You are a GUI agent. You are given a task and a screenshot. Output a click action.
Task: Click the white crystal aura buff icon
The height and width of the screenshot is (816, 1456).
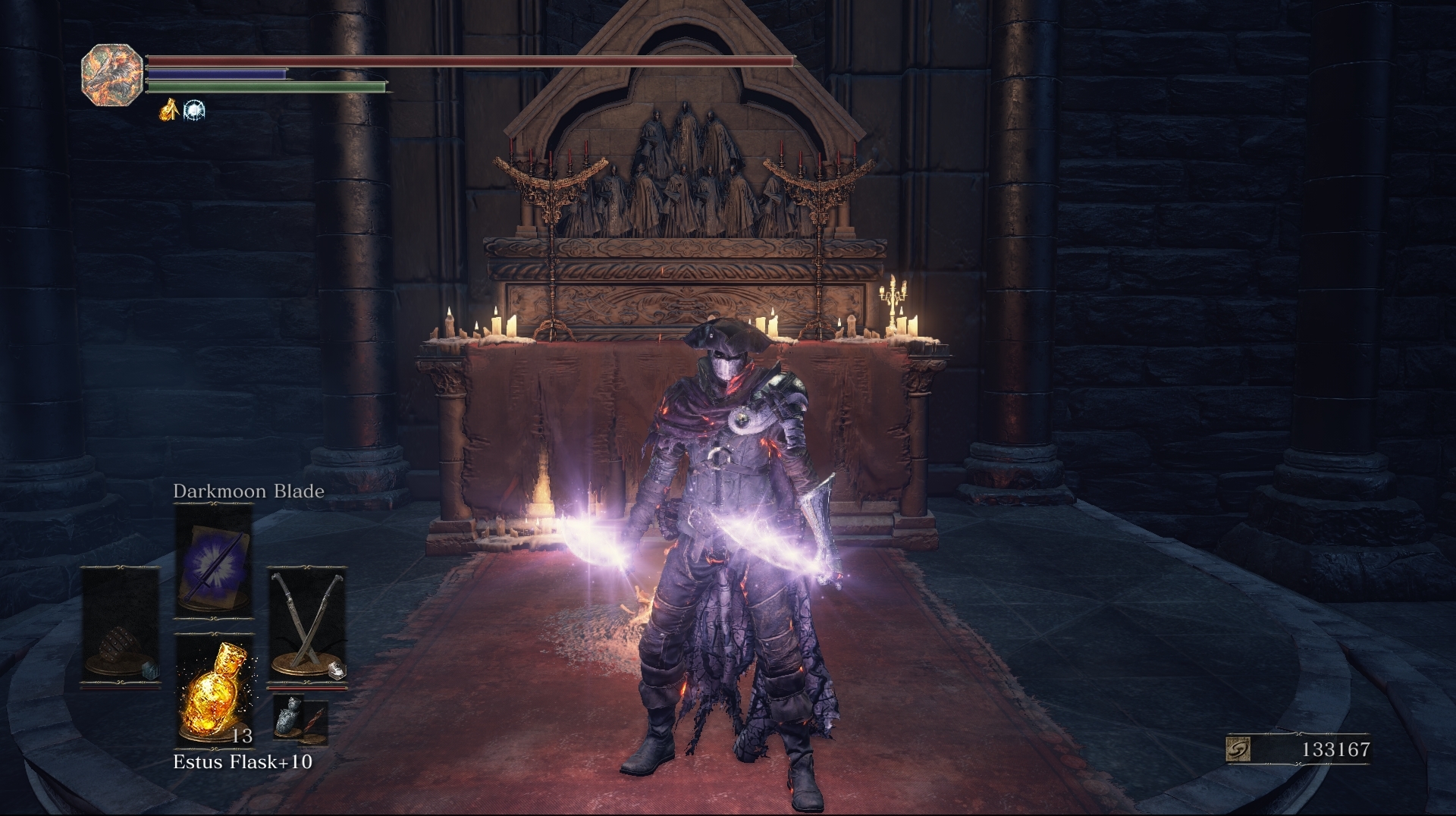[194, 110]
